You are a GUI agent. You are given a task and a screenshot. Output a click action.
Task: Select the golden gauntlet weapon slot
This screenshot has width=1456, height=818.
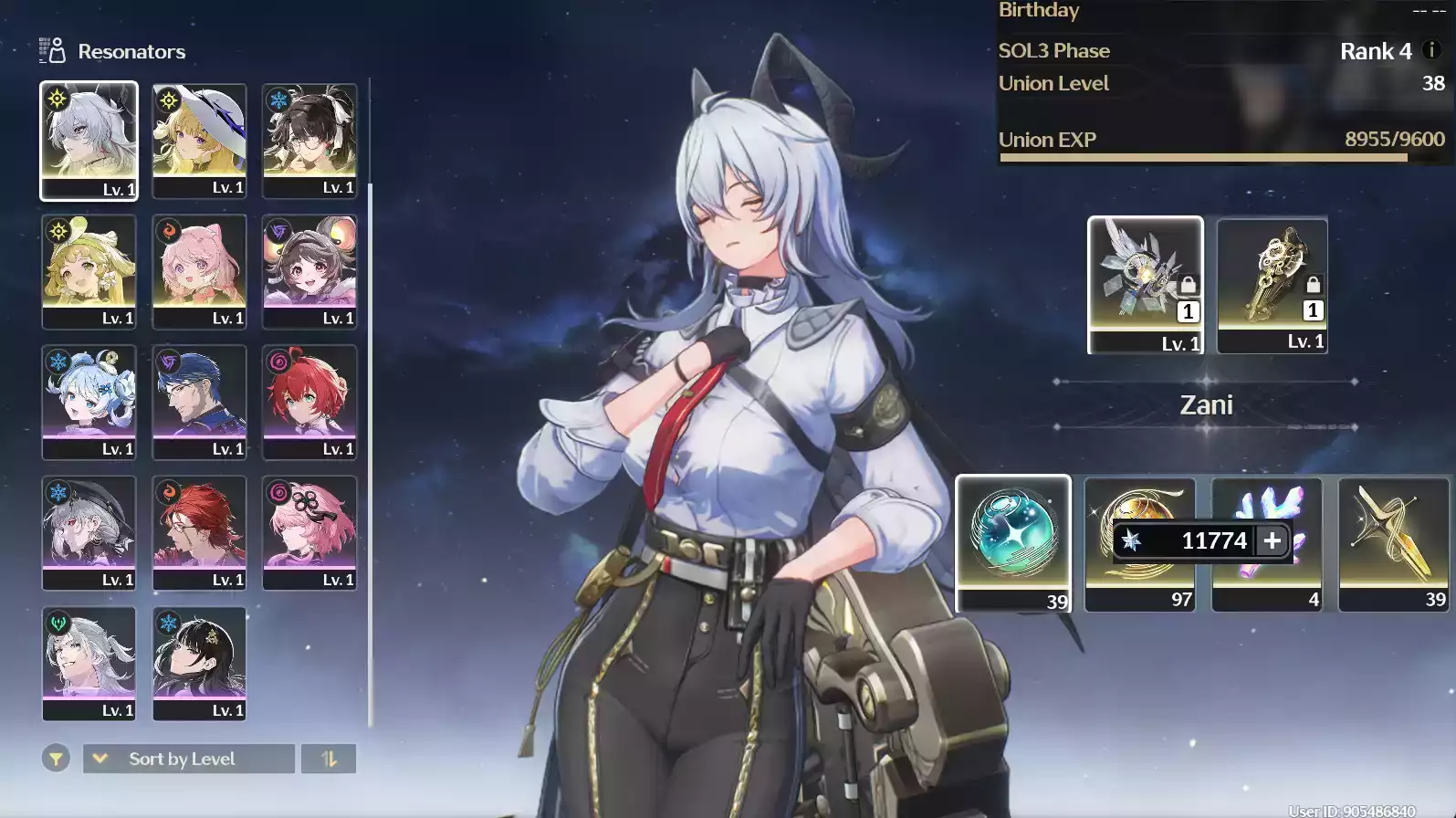coord(1272,284)
